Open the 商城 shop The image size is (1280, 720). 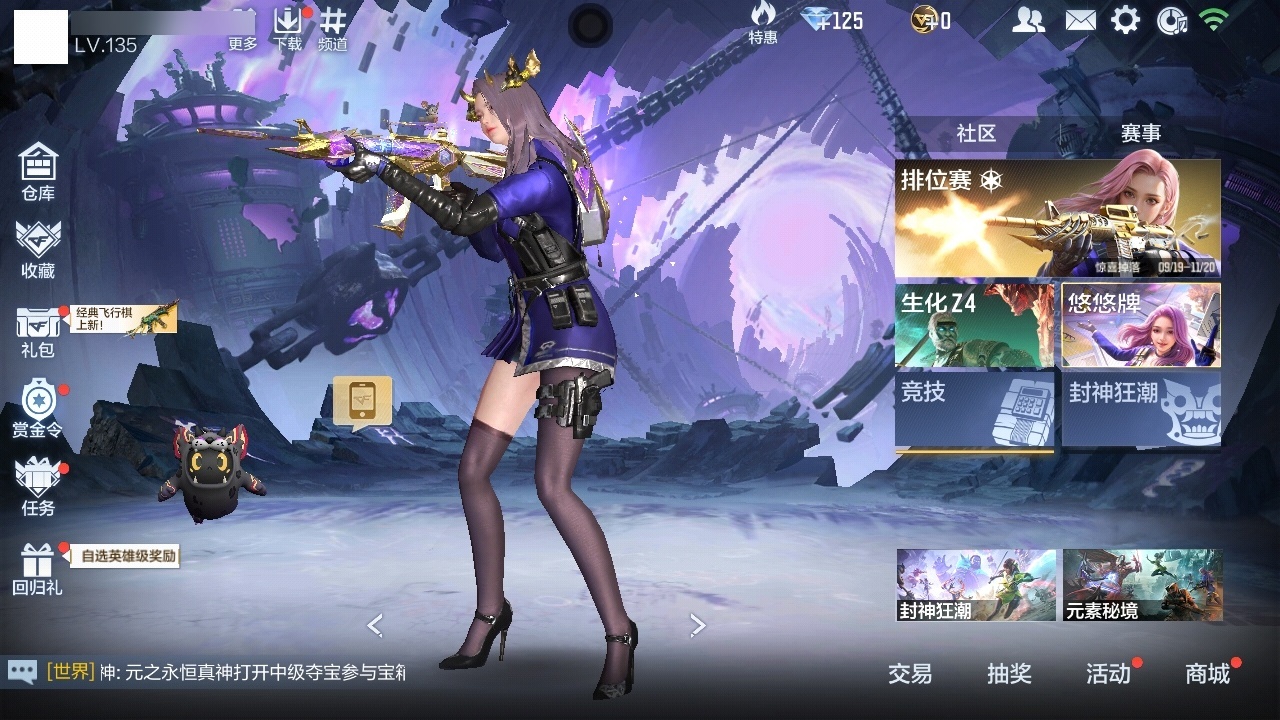tap(1207, 674)
